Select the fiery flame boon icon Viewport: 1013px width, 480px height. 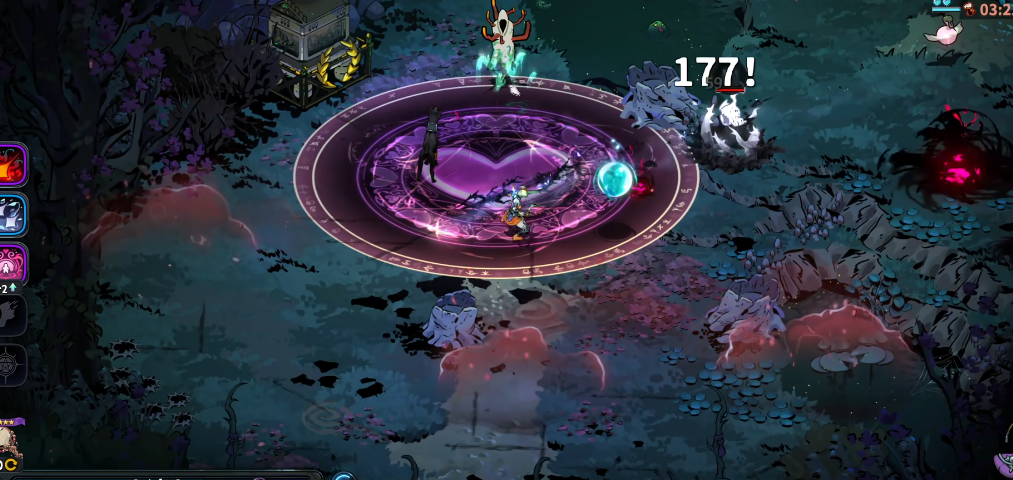(x=12, y=164)
